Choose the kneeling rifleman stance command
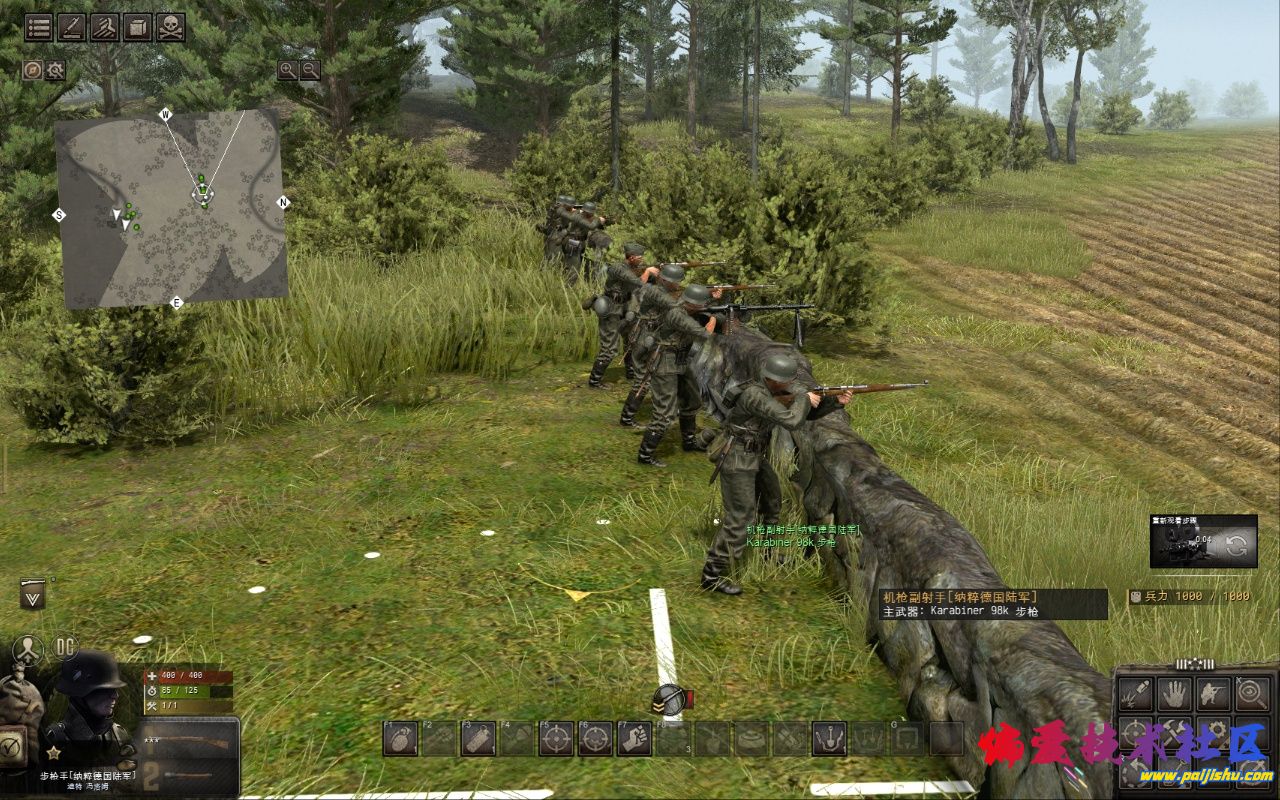Viewport: 1280px width, 800px height. (x=1213, y=693)
